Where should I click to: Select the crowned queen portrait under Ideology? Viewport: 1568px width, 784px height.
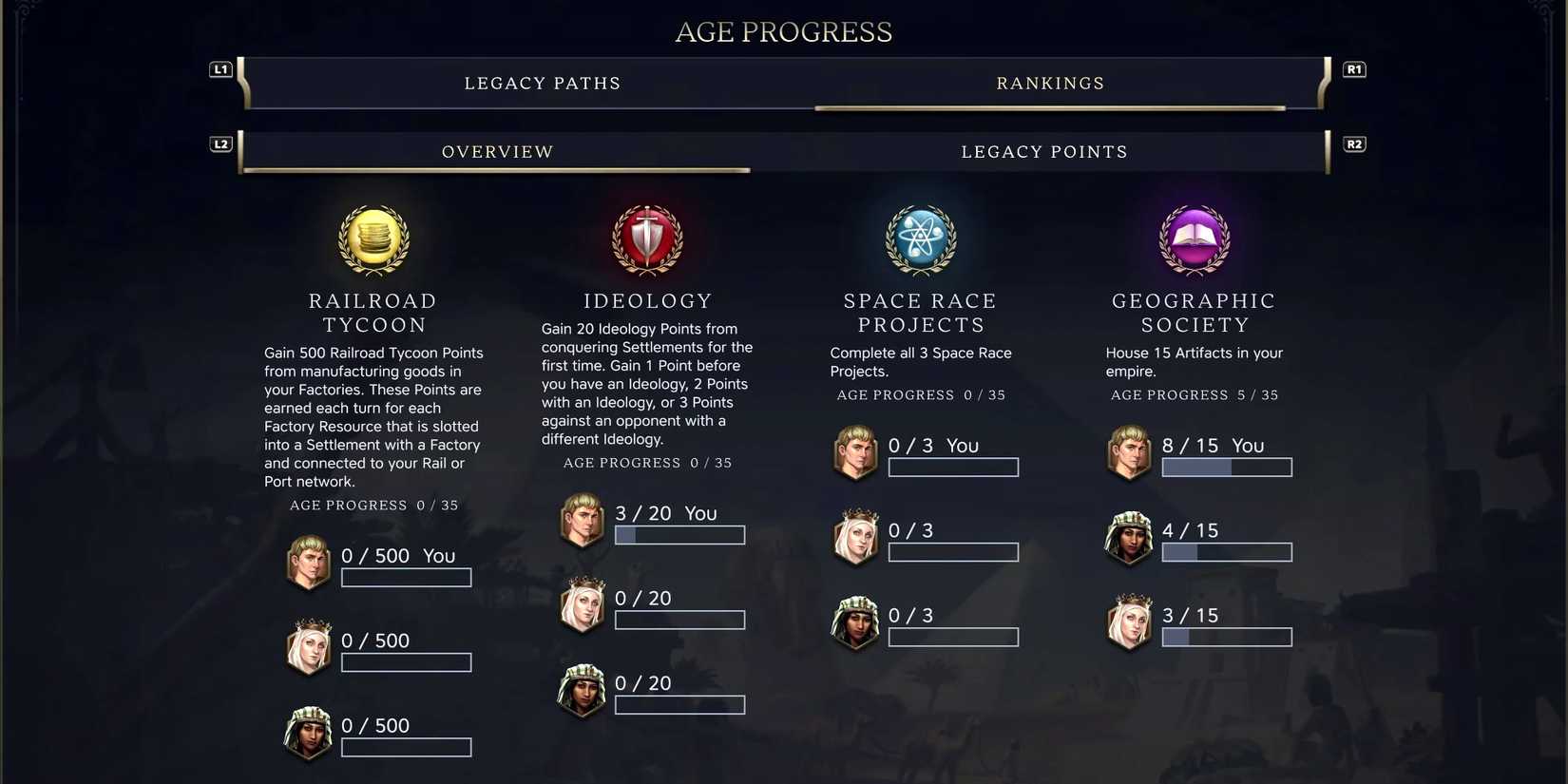click(582, 605)
